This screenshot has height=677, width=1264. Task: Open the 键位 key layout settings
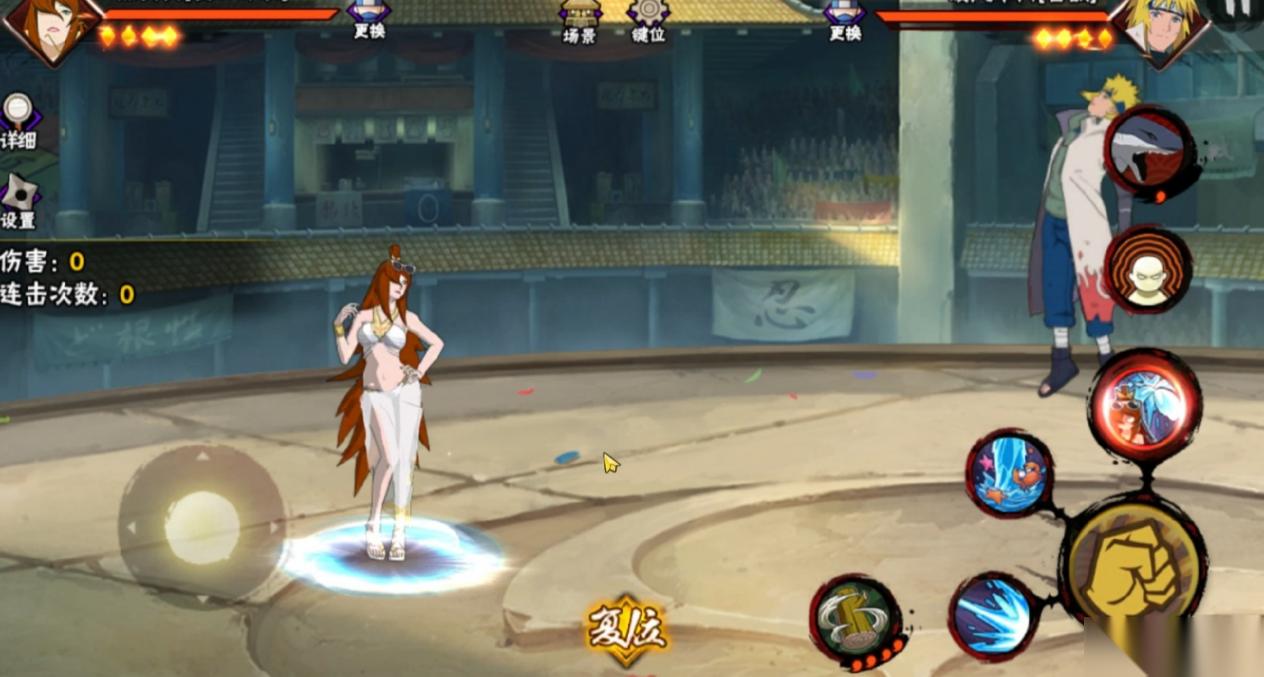pyautogui.click(x=648, y=20)
